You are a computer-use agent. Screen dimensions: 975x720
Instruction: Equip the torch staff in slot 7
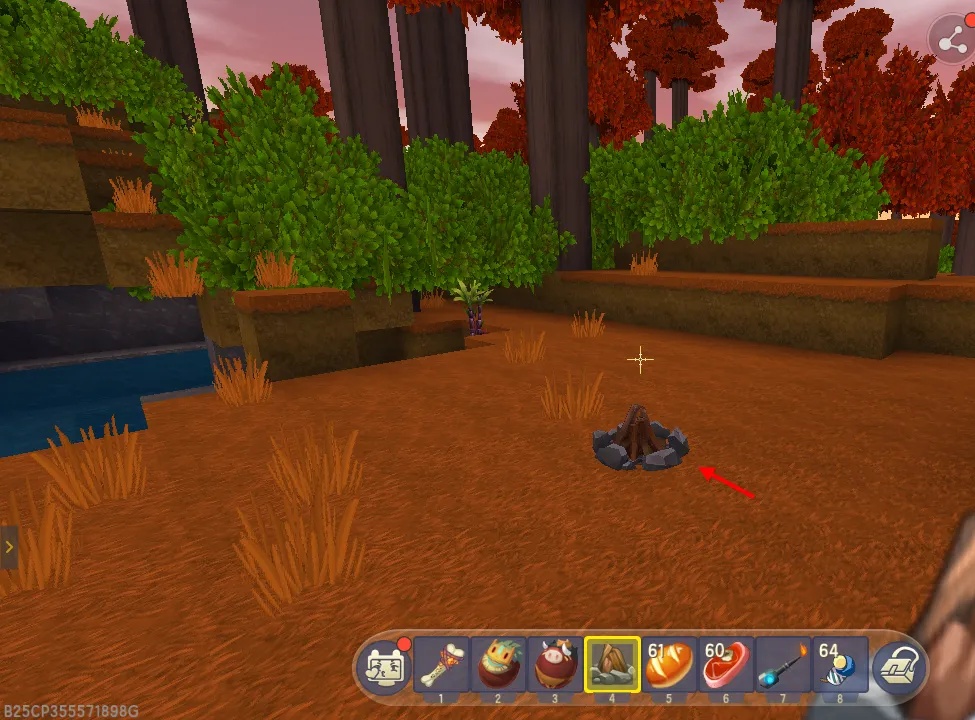coord(783,664)
